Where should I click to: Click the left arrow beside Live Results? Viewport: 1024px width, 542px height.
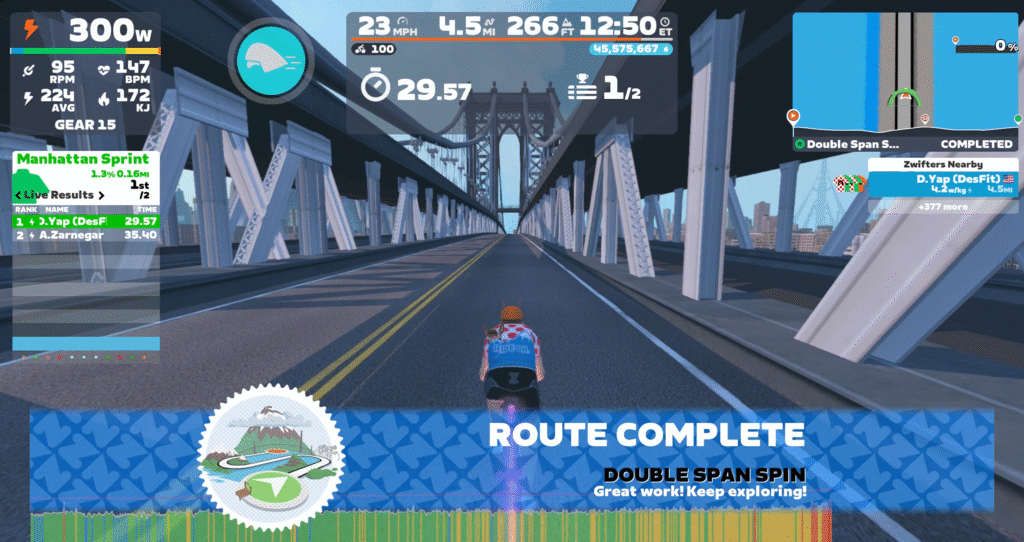point(18,194)
